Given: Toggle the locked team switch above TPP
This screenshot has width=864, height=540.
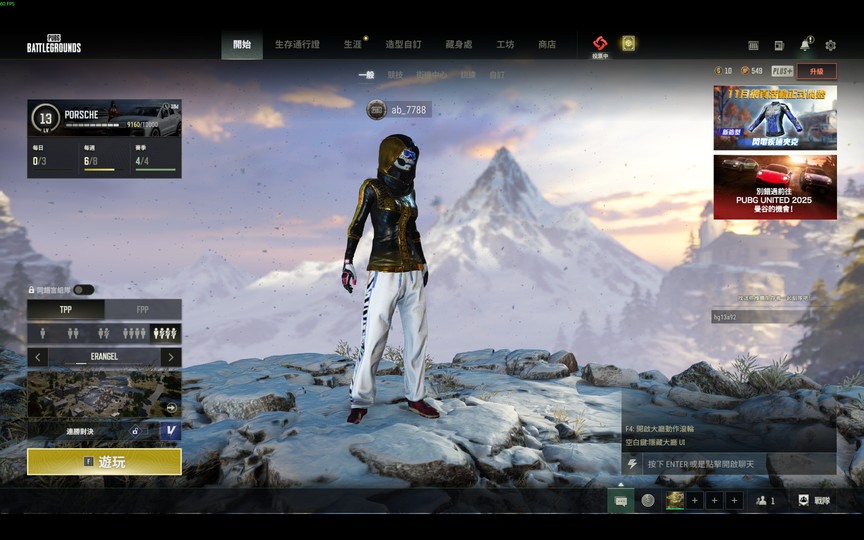Looking at the screenshot, I should coord(83,290).
